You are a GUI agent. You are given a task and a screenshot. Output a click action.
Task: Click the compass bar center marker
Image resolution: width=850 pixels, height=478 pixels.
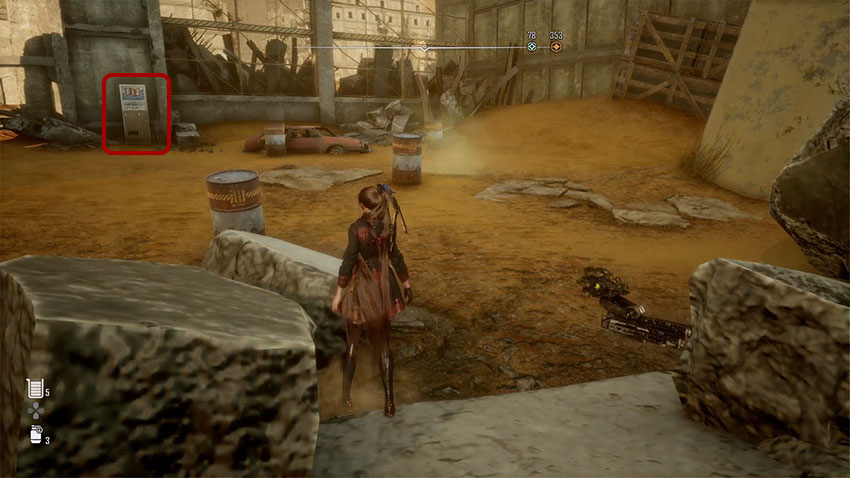point(425,47)
